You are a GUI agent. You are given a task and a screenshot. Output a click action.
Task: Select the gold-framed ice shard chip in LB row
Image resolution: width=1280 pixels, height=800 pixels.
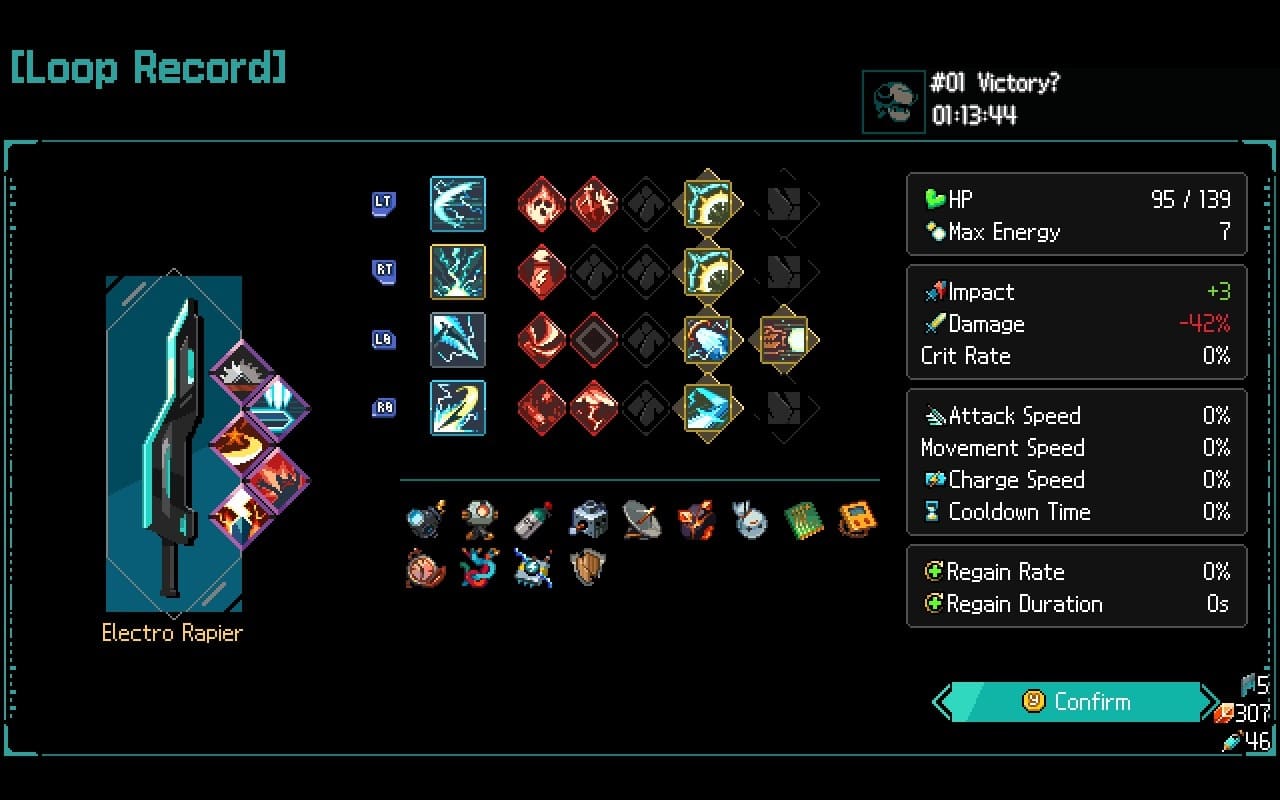pos(707,340)
